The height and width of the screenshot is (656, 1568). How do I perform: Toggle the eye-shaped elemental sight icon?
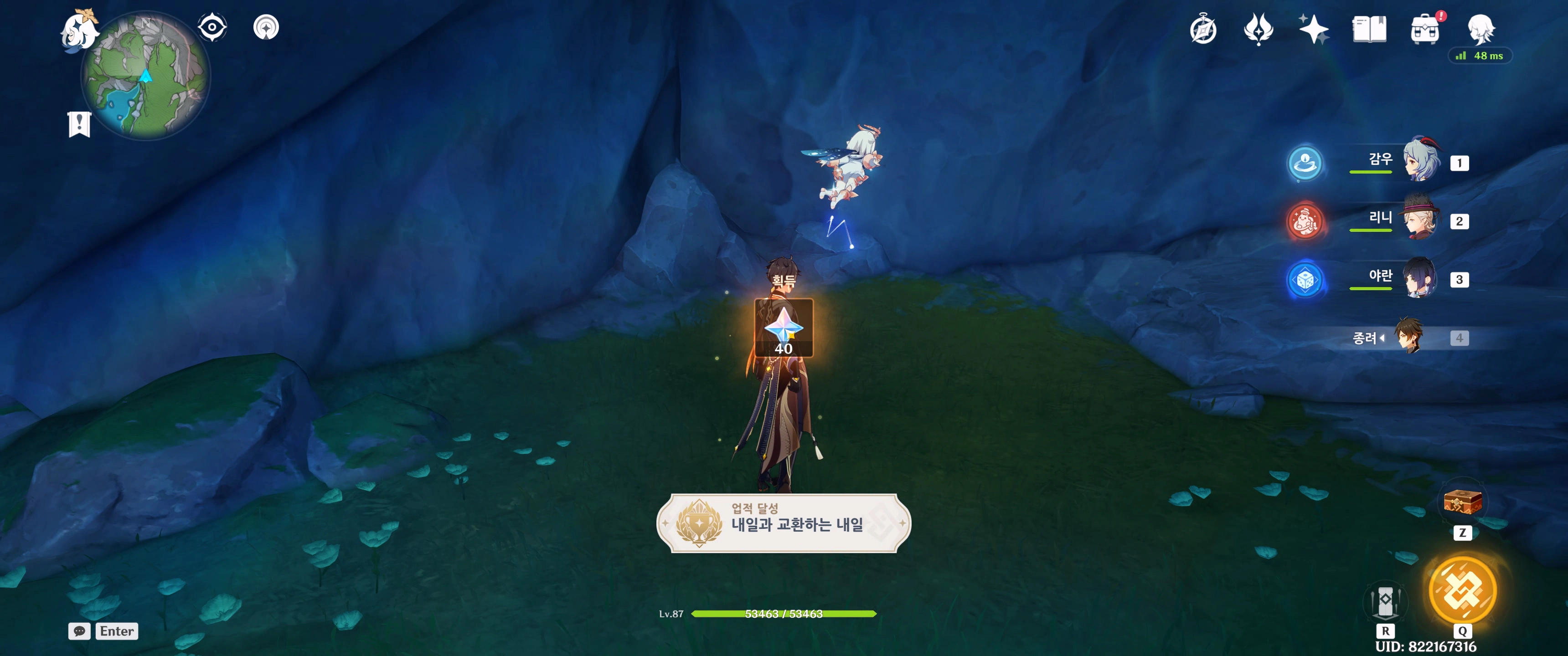click(x=212, y=27)
